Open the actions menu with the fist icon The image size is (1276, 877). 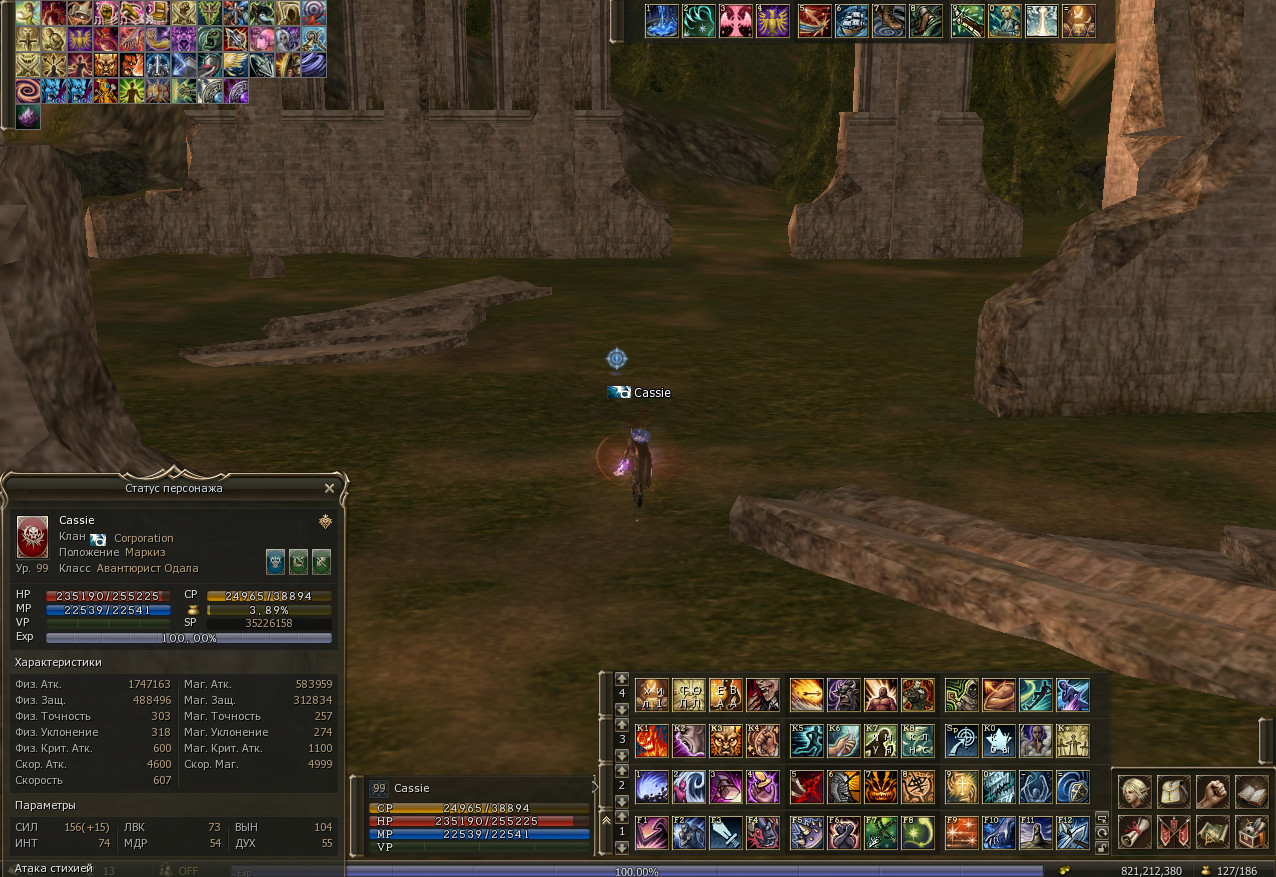point(1212,792)
